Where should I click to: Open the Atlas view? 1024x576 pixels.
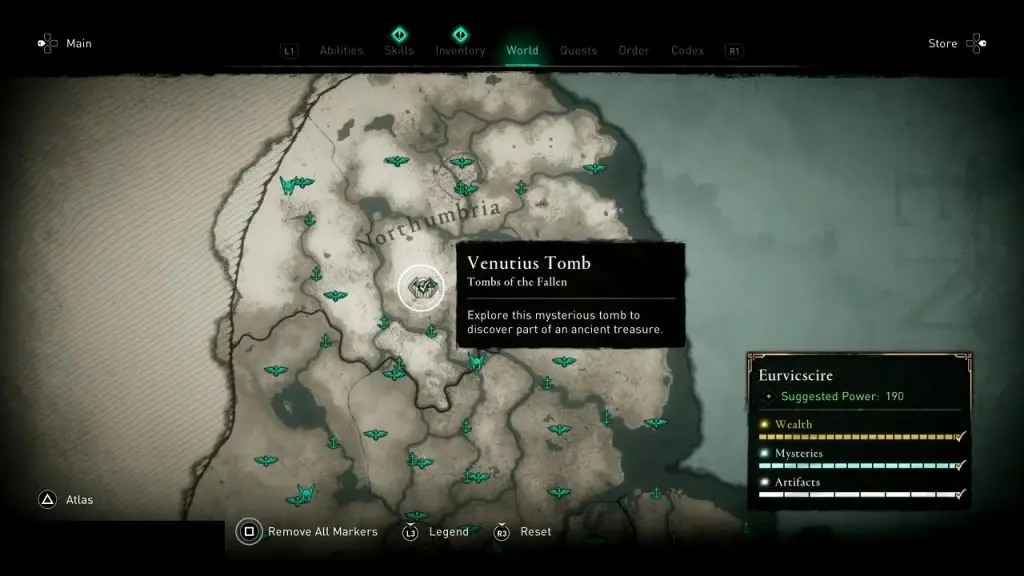click(x=78, y=500)
